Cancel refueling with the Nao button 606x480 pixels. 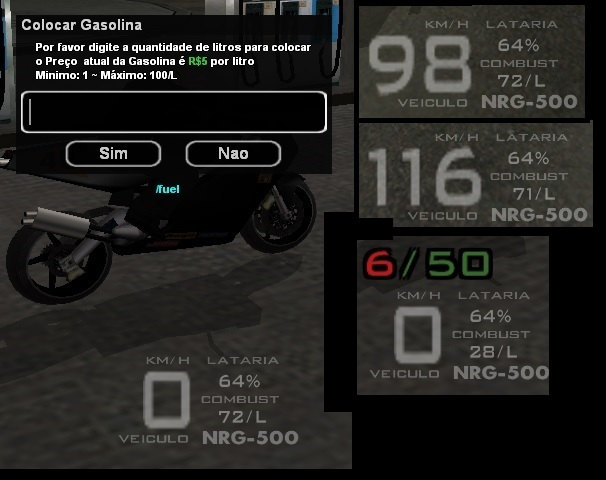232,153
